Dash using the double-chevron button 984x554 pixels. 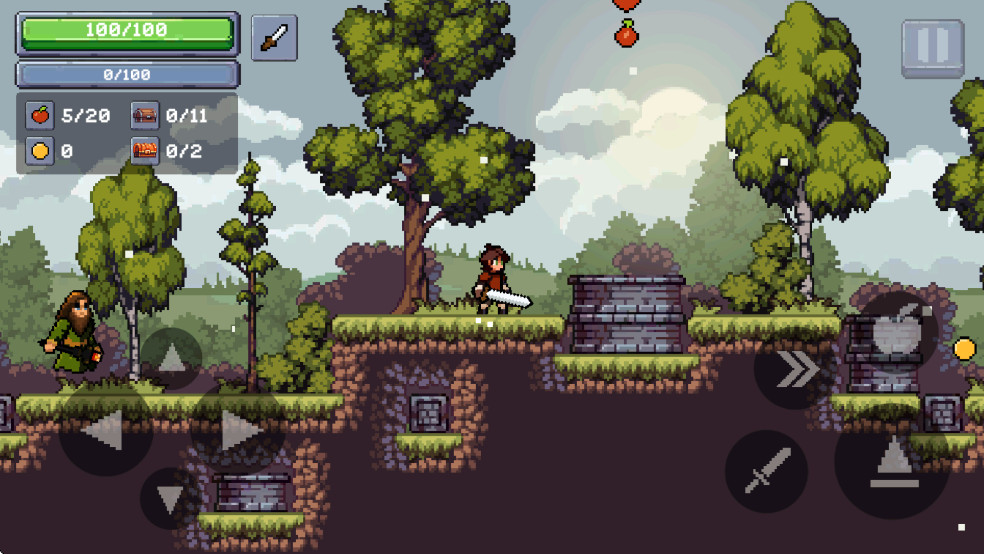pyautogui.click(x=795, y=369)
